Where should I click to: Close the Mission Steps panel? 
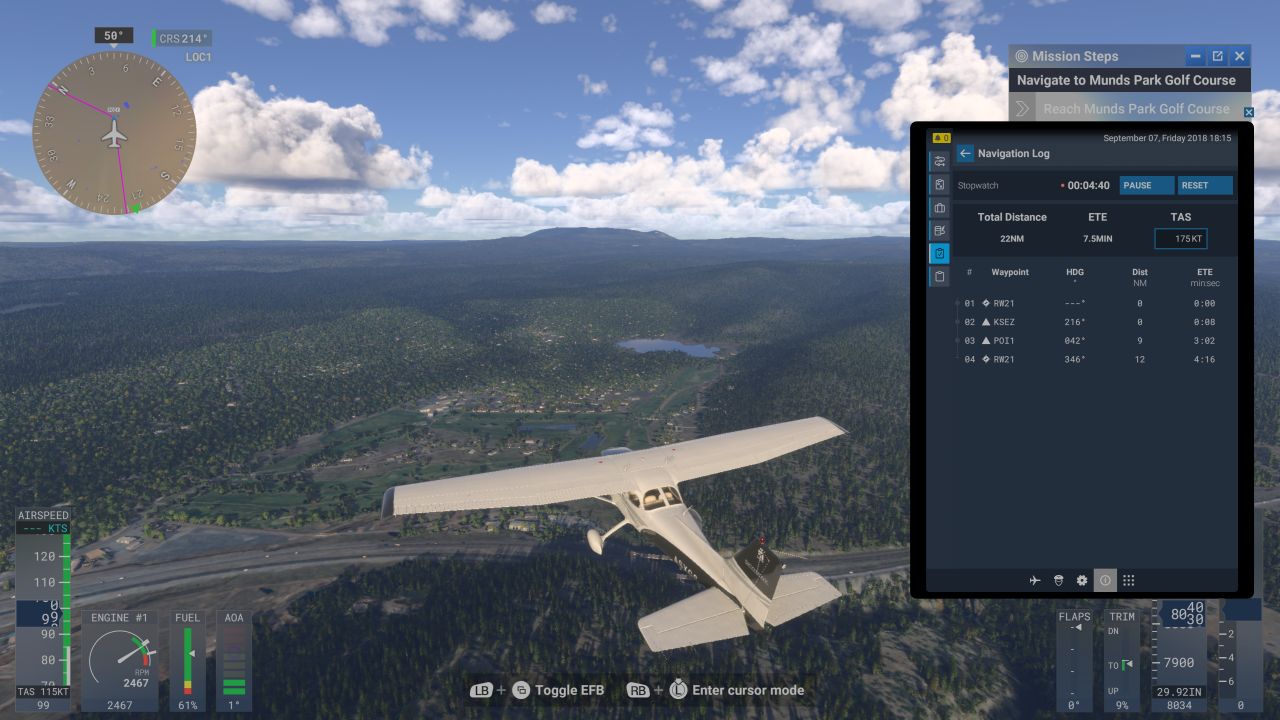[1240, 56]
